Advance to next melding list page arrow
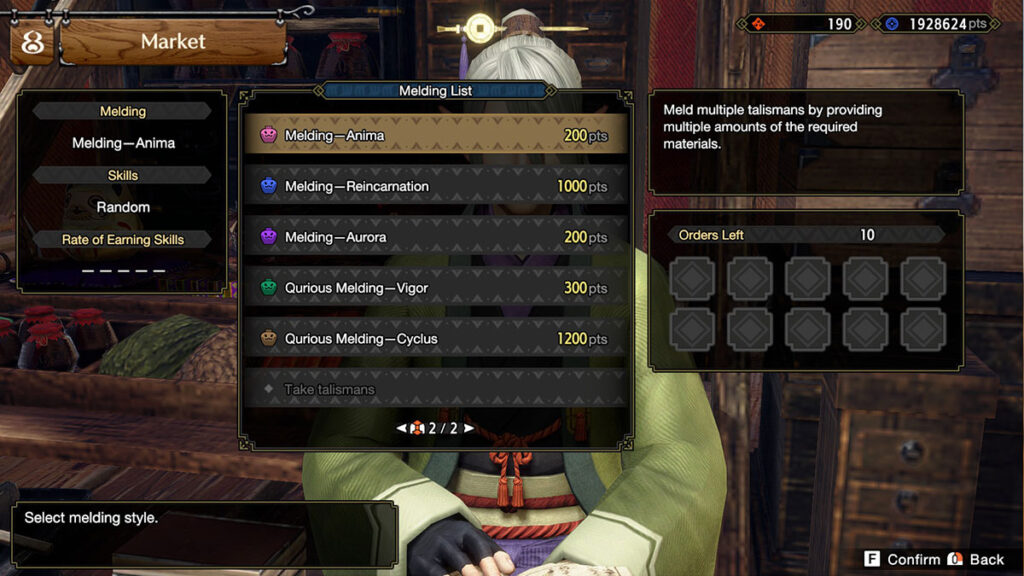1024x576 pixels. pos(468,428)
